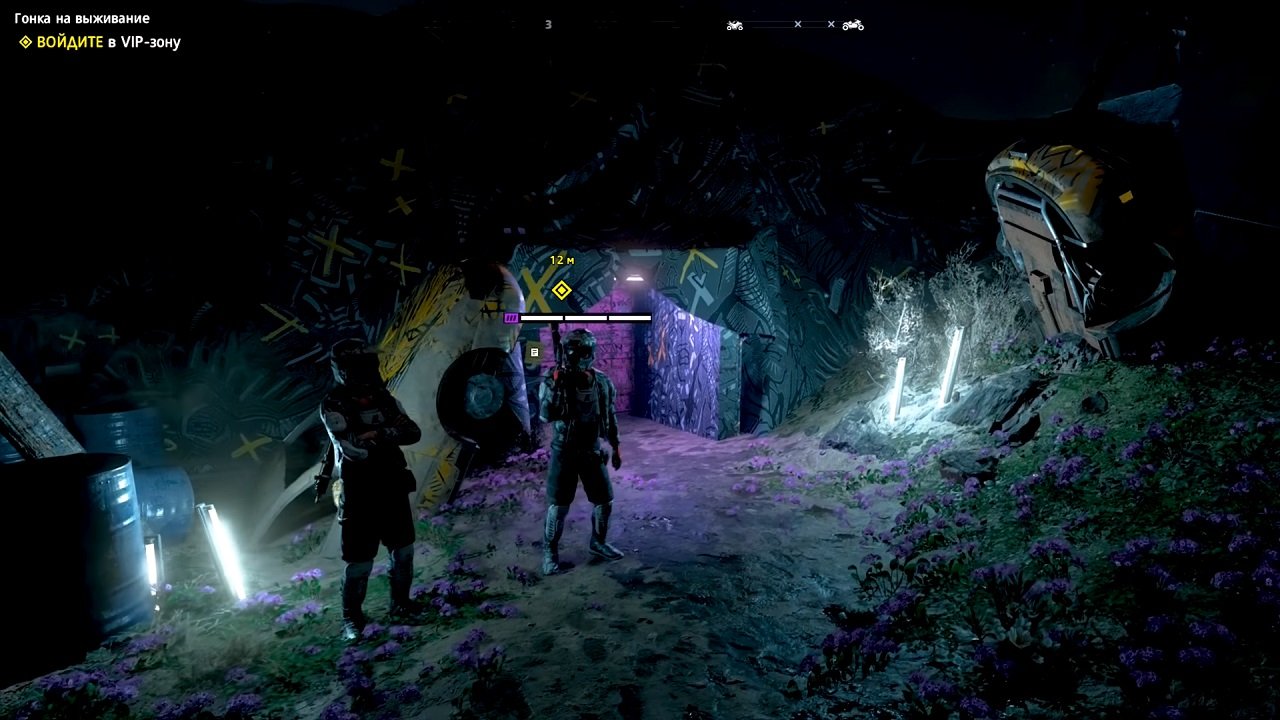This screenshot has height=720, width=1280.
Task: Open the note pickup icon near the guard
Action: tap(534, 352)
